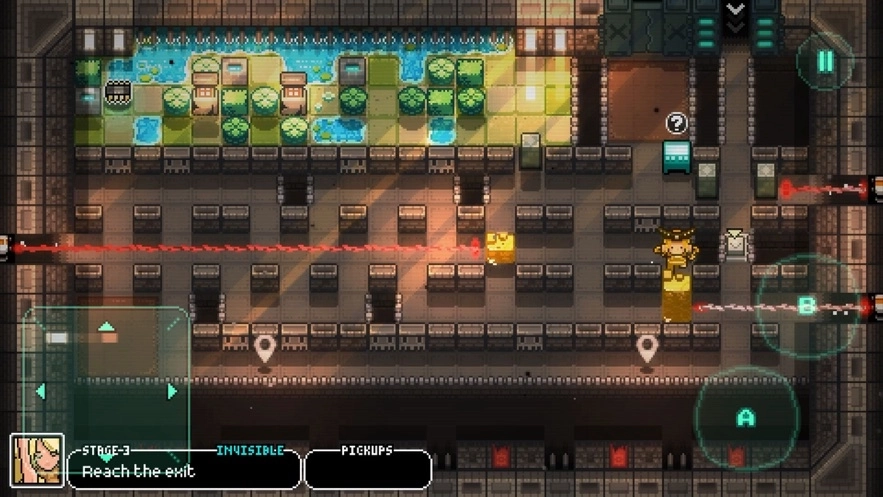The width and height of the screenshot is (883, 497).
Task: Pause the game with the pause button
Action: click(x=826, y=62)
